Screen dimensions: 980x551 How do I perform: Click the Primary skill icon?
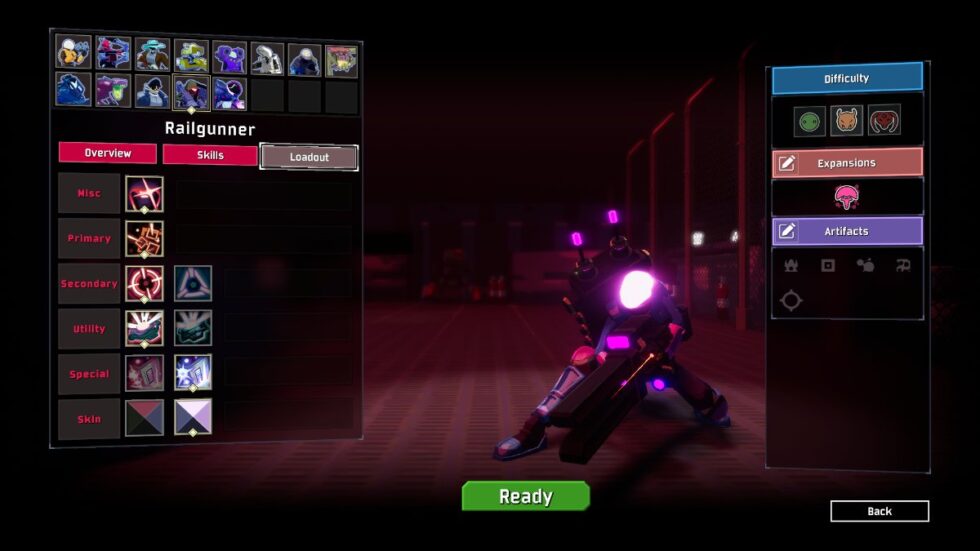[144, 239]
